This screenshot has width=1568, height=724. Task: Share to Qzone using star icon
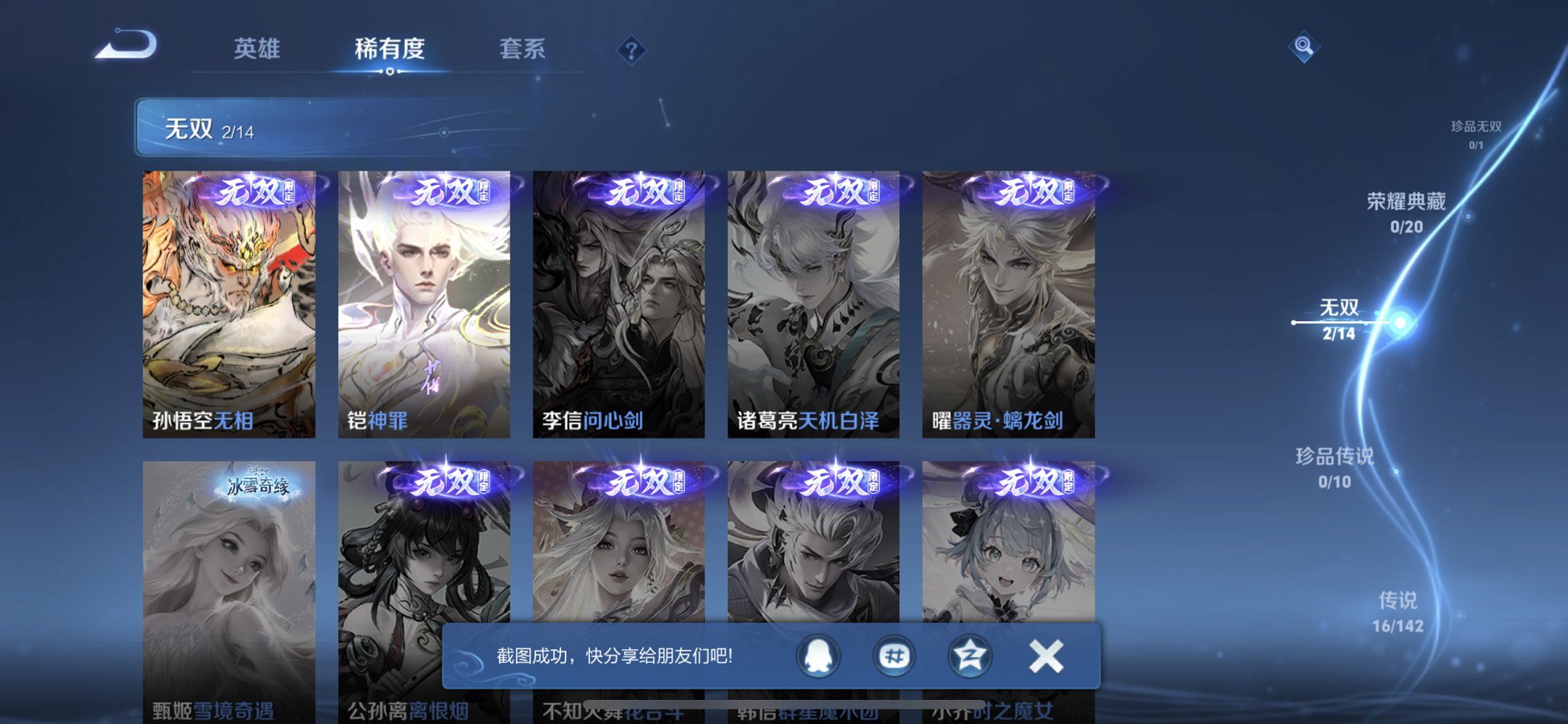coord(969,655)
